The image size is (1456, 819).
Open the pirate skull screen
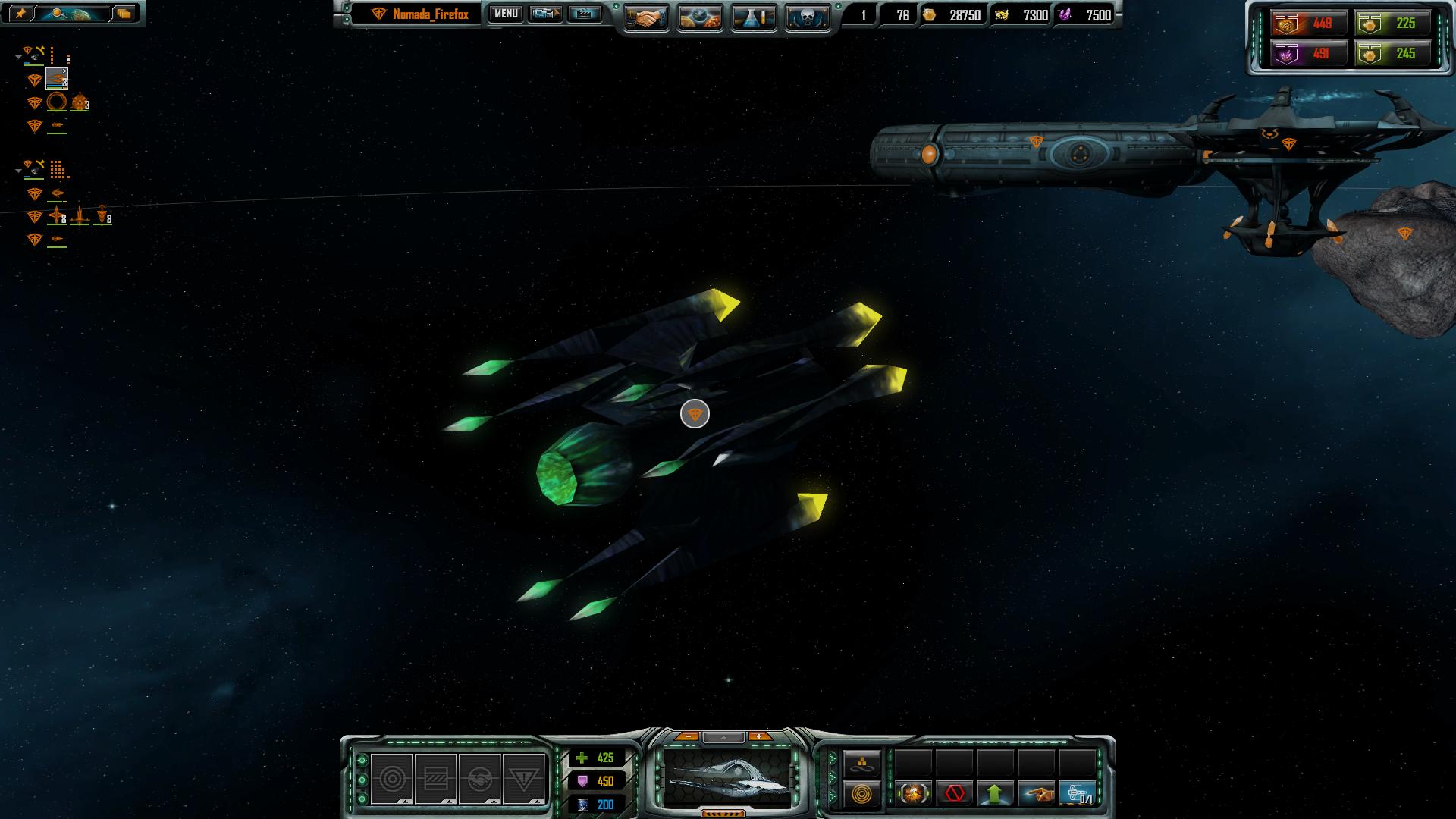[x=807, y=17]
